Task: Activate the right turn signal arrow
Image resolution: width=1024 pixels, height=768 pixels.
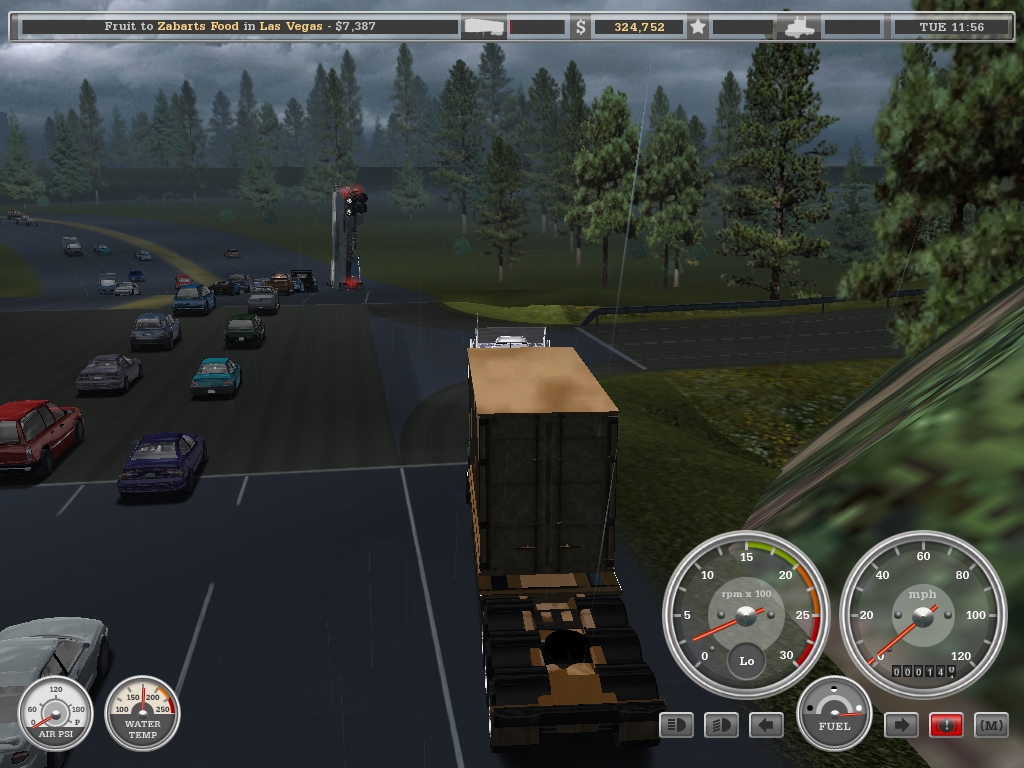Action: click(x=901, y=725)
